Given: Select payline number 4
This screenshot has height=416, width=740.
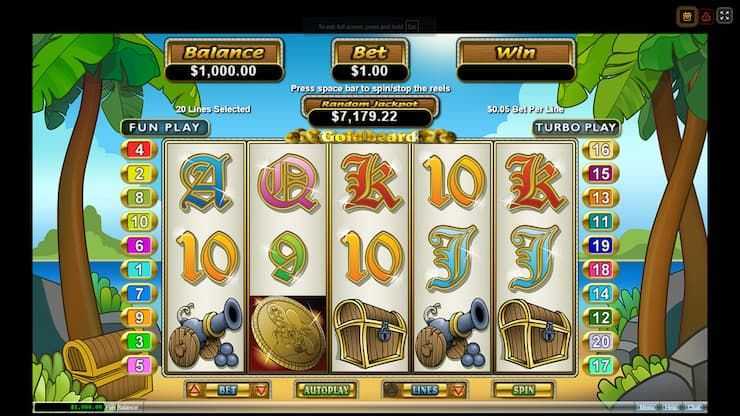Looking at the screenshot, I should tap(139, 151).
